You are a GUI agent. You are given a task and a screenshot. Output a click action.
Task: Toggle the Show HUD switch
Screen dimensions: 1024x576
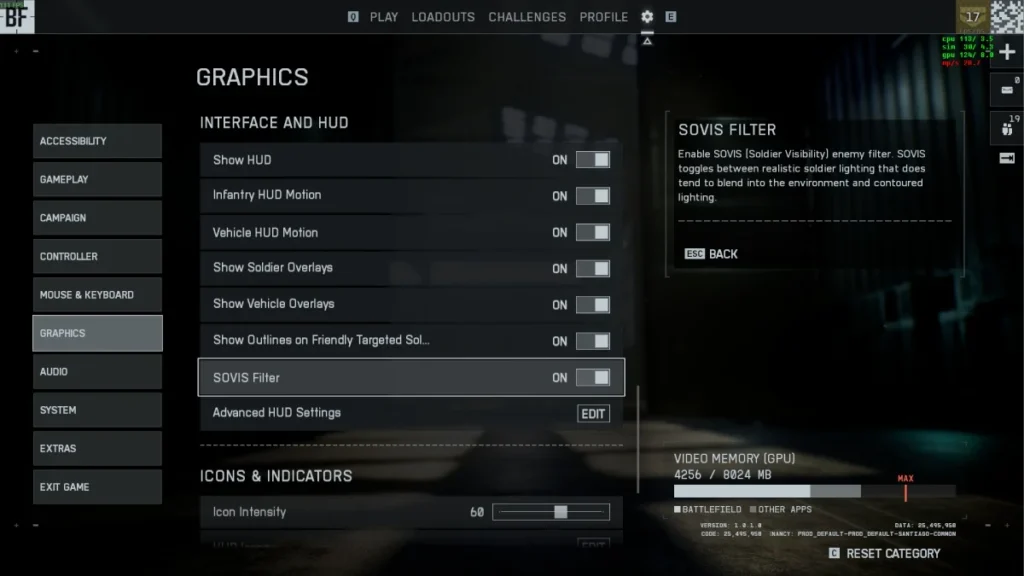(x=592, y=160)
